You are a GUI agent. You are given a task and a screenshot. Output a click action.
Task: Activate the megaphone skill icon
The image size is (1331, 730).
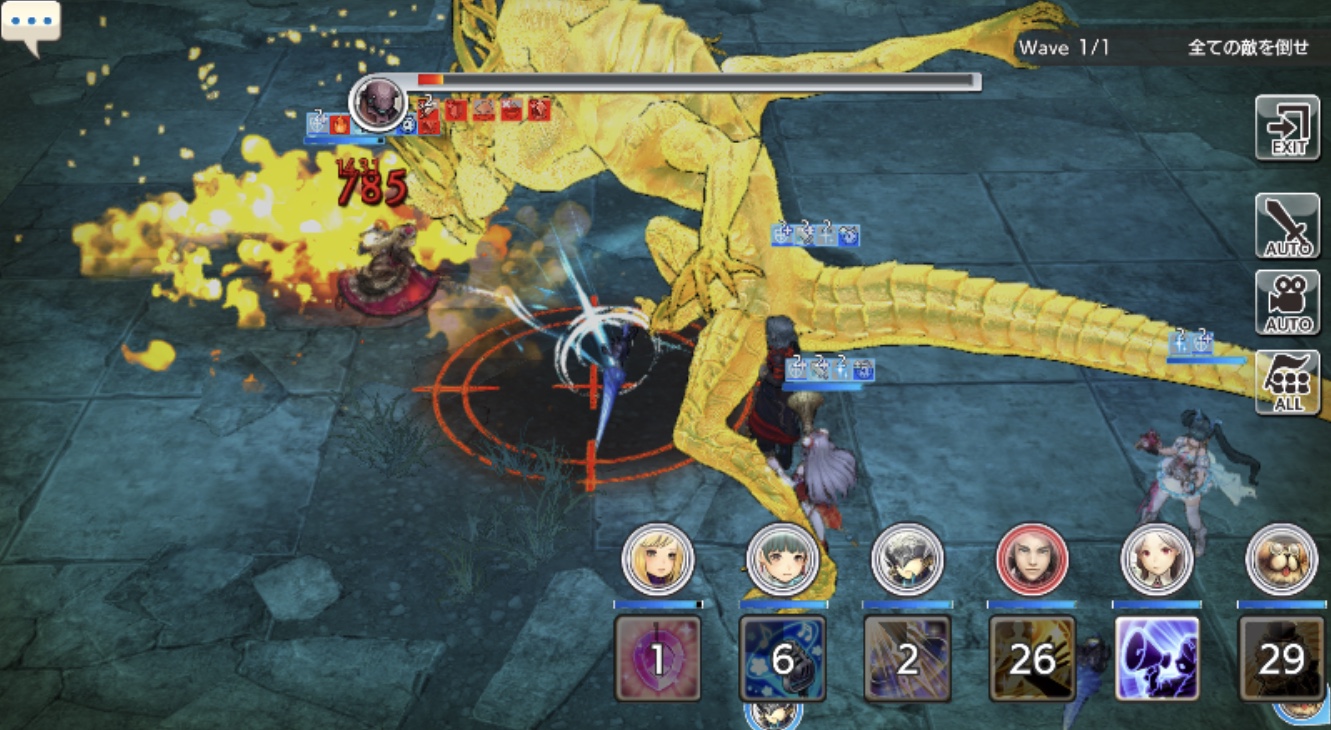[x=1157, y=658]
